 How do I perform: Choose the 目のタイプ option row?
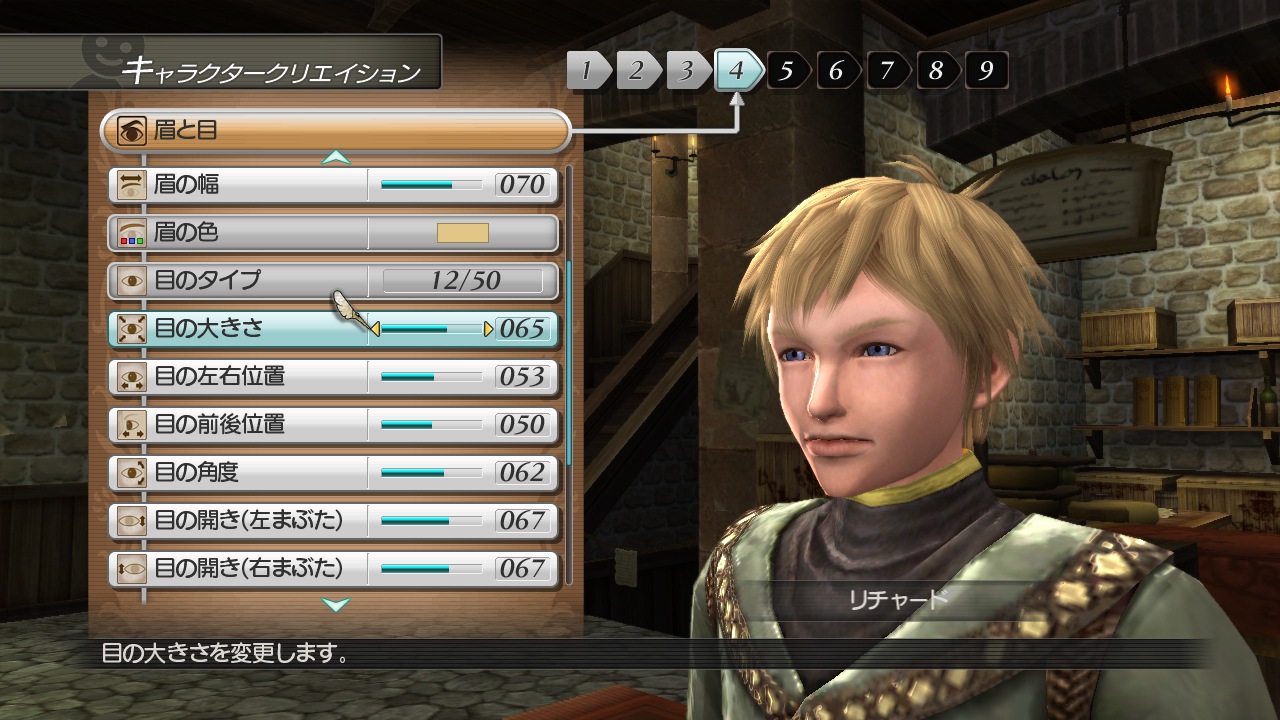pyautogui.click(x=333, y=281)
